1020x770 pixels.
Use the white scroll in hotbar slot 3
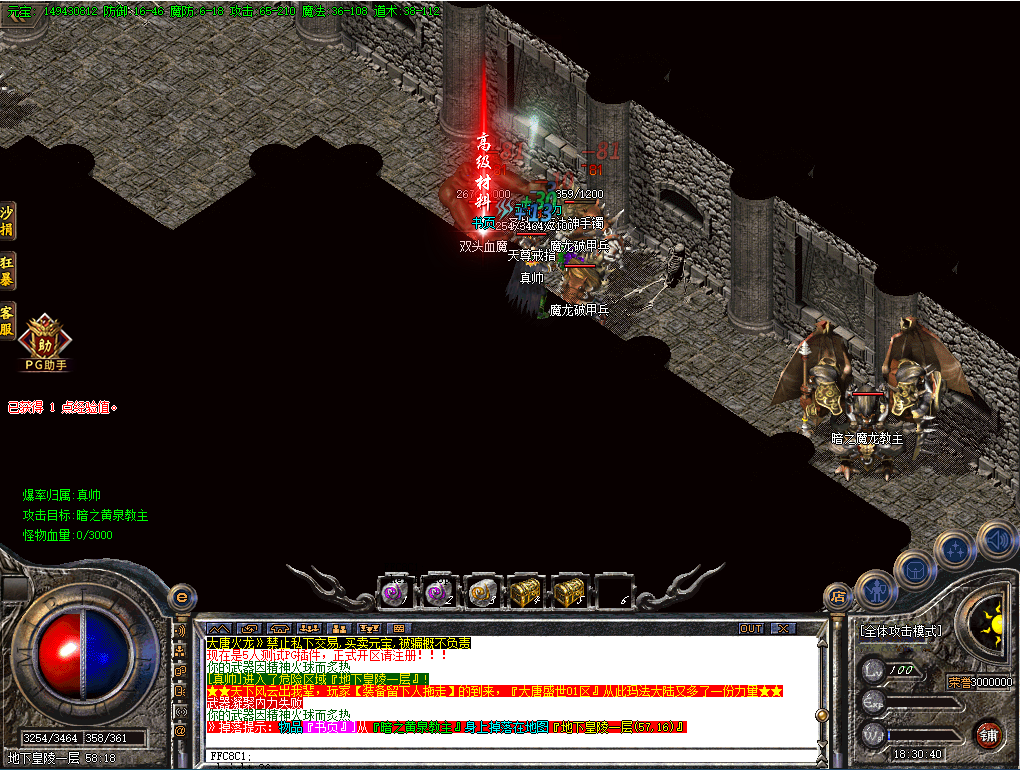pos(481,592)
